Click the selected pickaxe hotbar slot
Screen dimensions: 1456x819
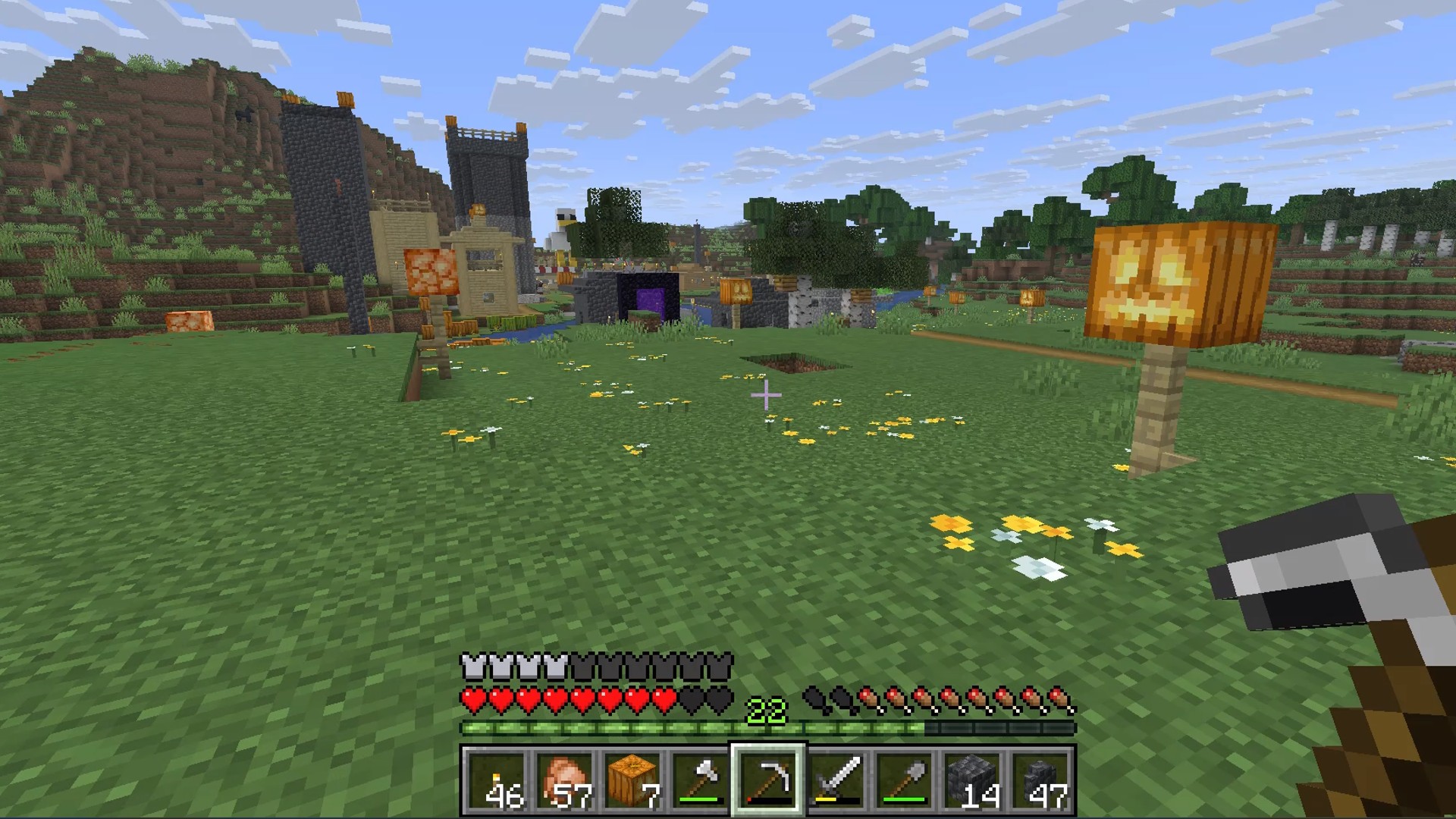coord(767,780)
